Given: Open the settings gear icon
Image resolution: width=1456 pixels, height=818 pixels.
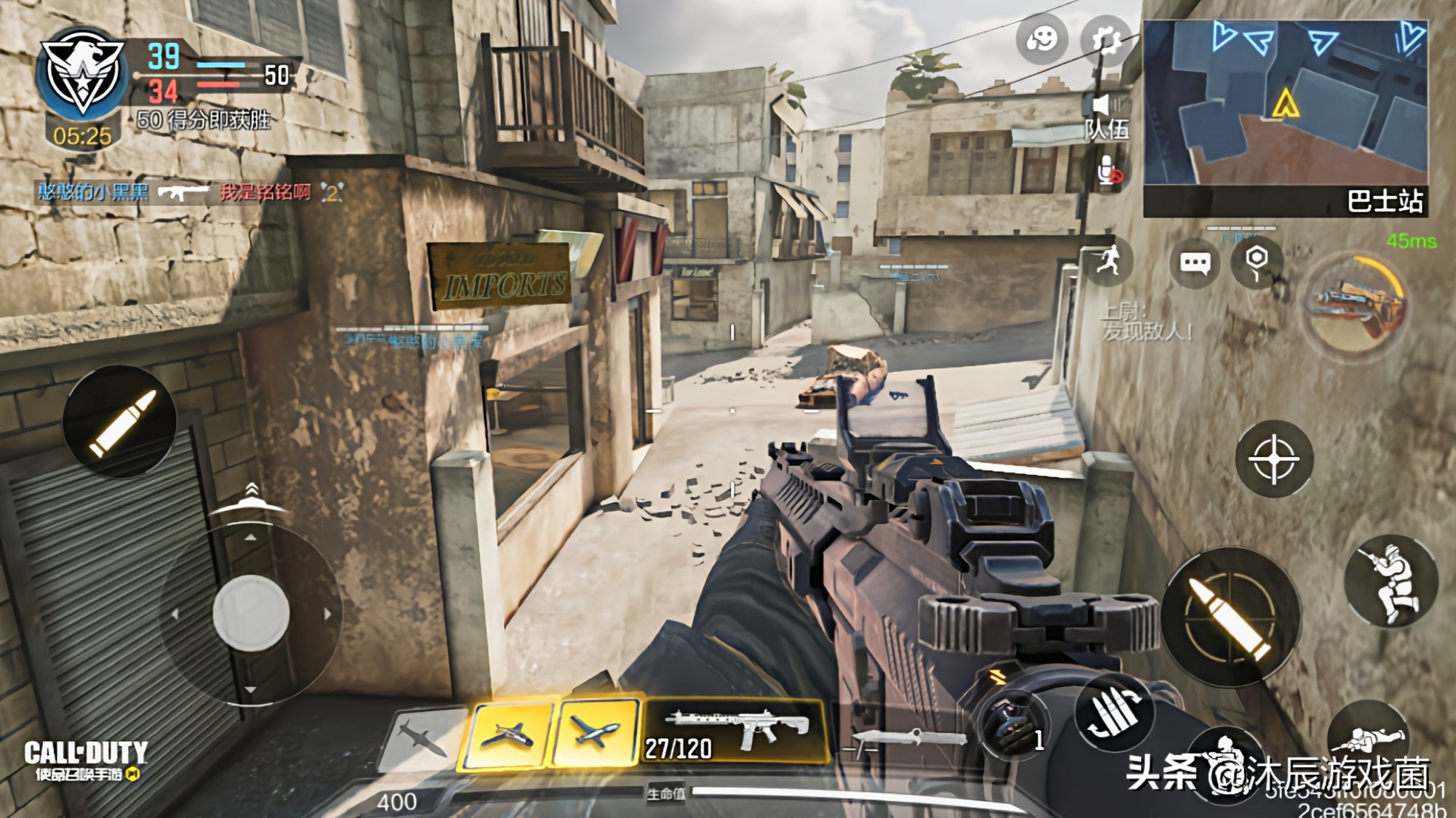Looking at the screenshot, I should click(x=1105, y=40).
